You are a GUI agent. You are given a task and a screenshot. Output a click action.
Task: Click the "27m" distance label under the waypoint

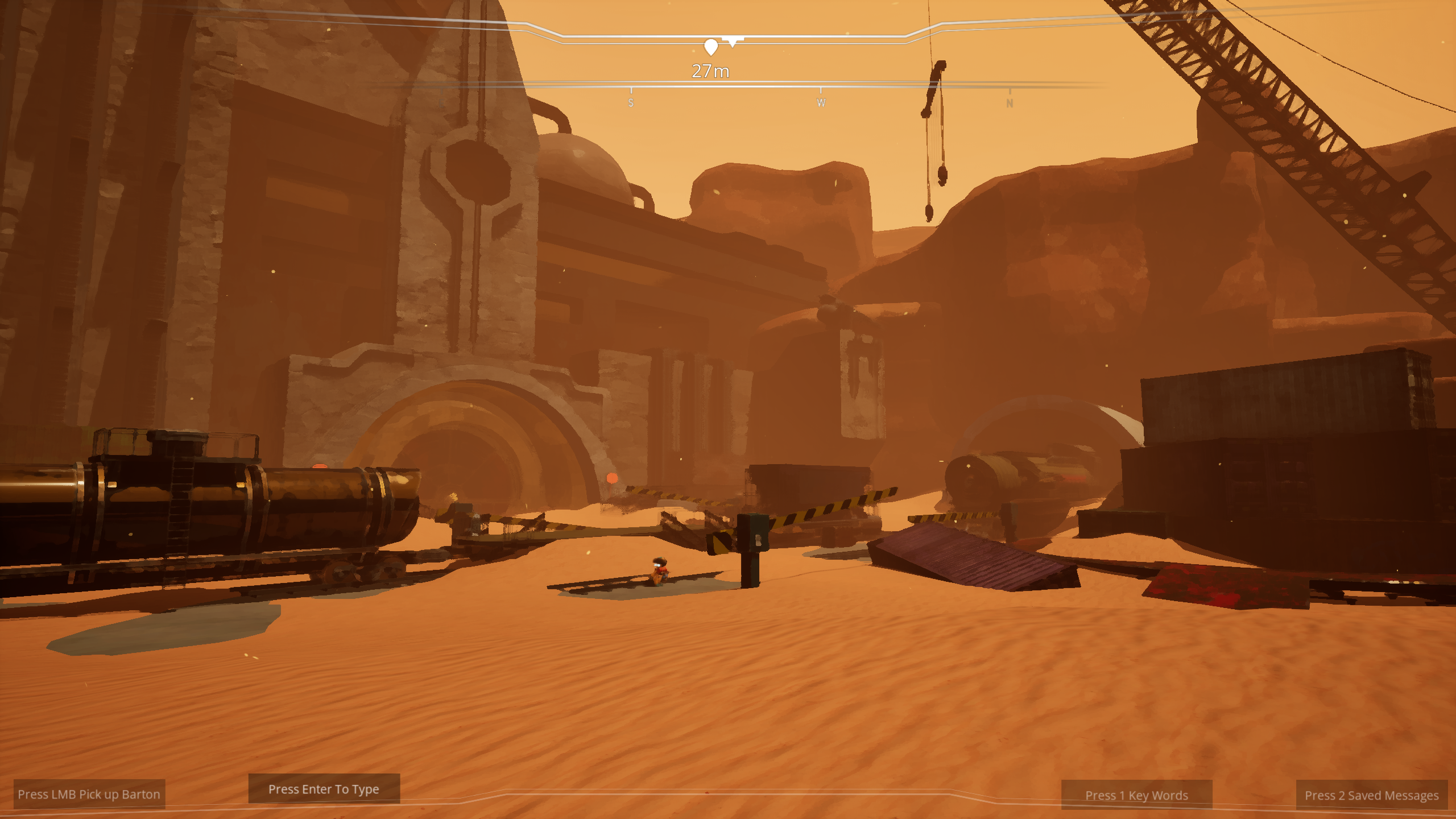point(710,72)
